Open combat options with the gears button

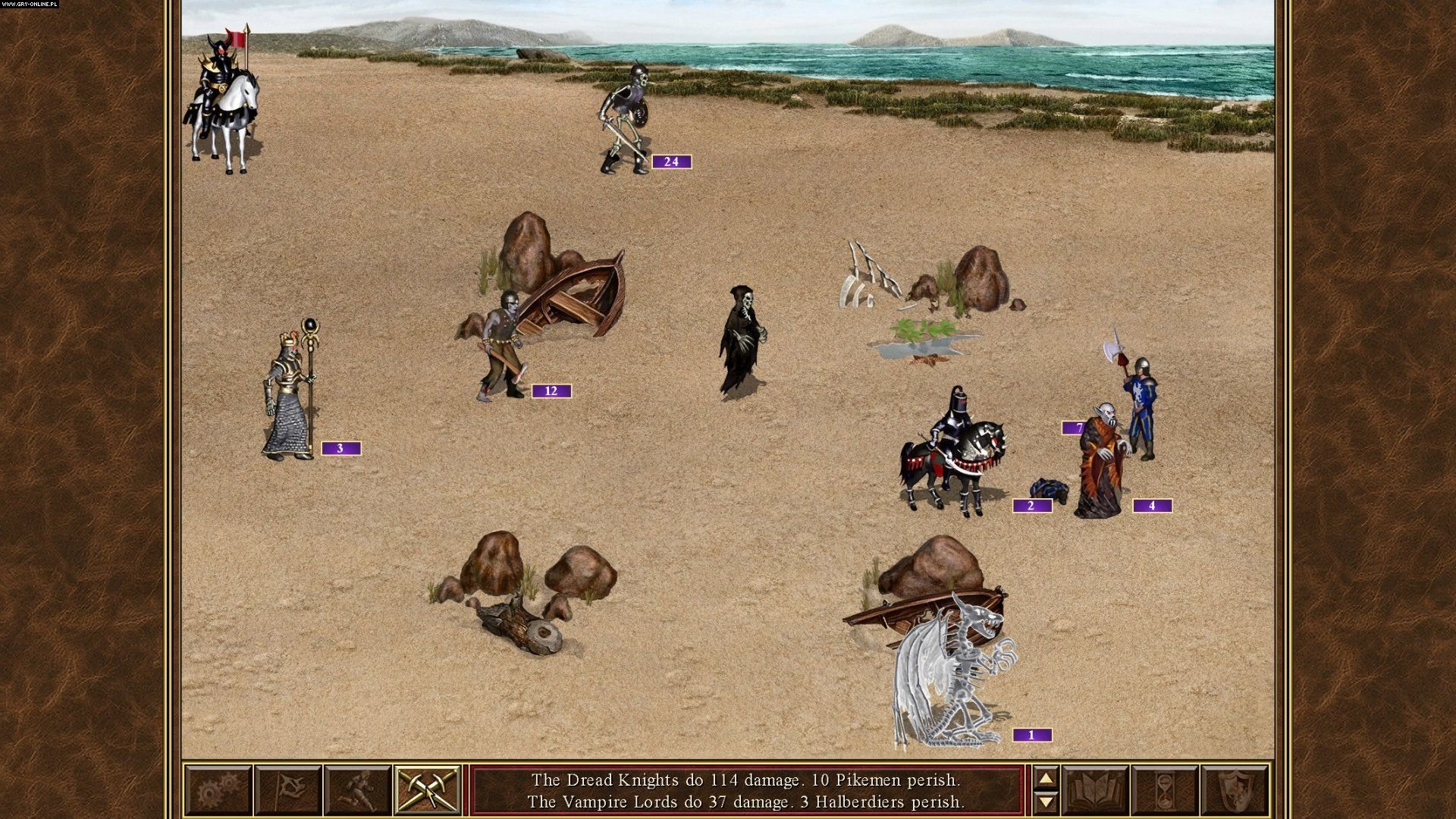(x=218, y=790)
